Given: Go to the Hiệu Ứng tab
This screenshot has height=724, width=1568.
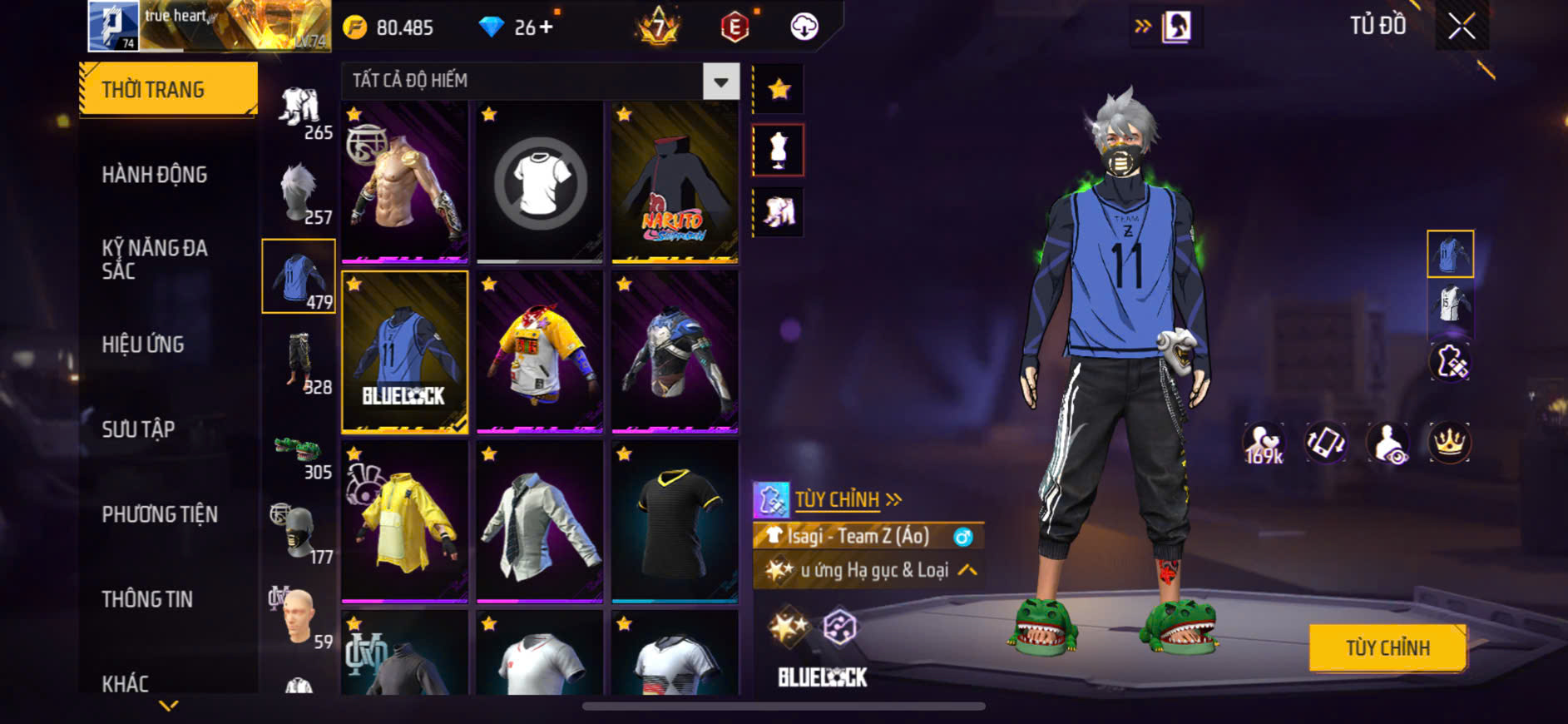Looking at the screenshot, I should 143,345.
